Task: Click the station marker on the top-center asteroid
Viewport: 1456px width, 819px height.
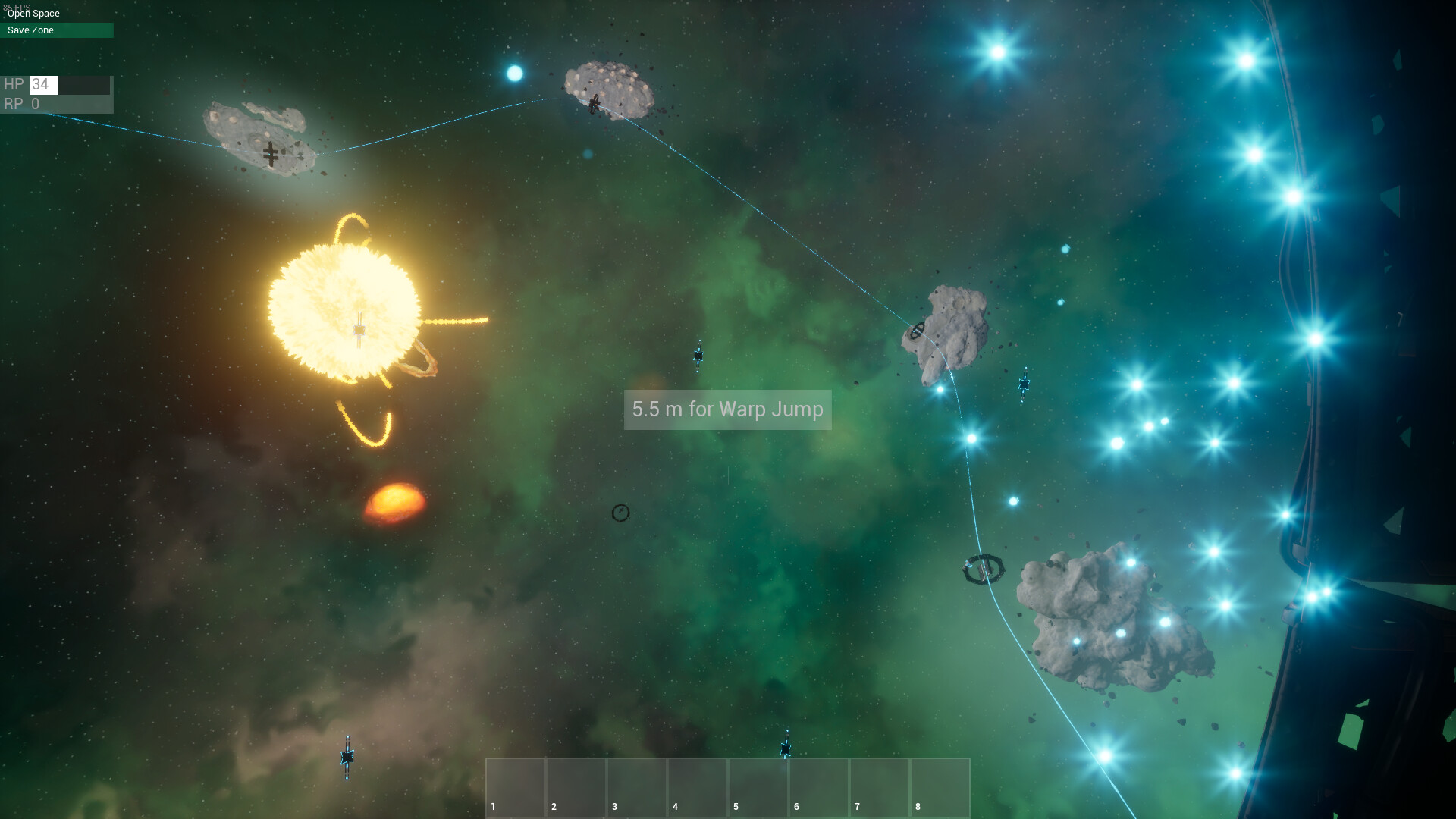Action: pyautogui.click(x=595, y=102)
